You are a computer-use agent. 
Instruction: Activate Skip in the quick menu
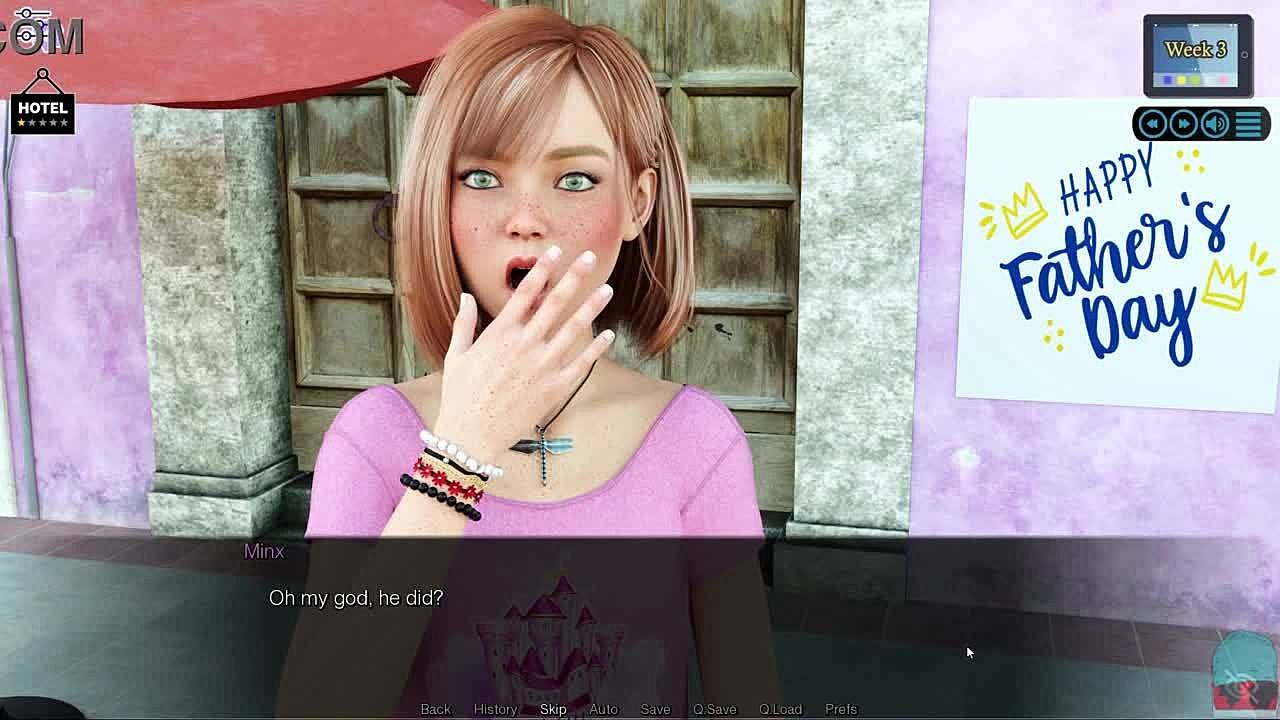pyautogui.click(x=553, y=709)
